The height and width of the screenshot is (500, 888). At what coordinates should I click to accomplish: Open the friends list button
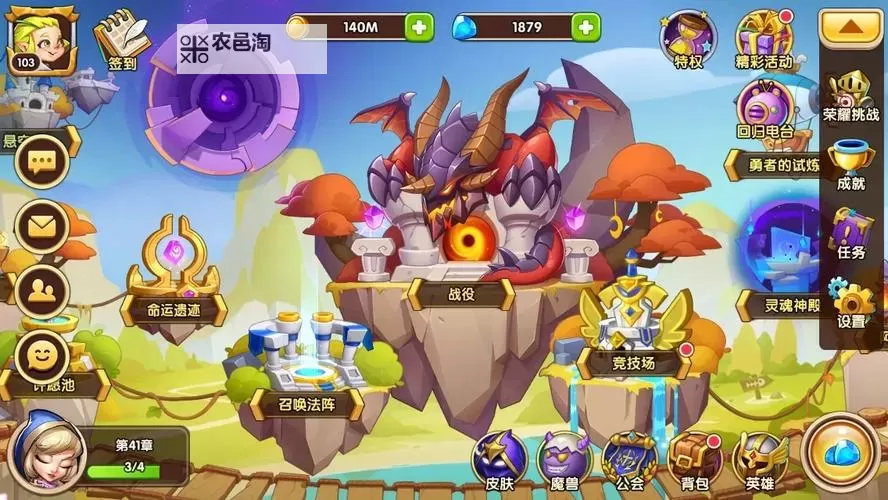click(x=42, y=290)
